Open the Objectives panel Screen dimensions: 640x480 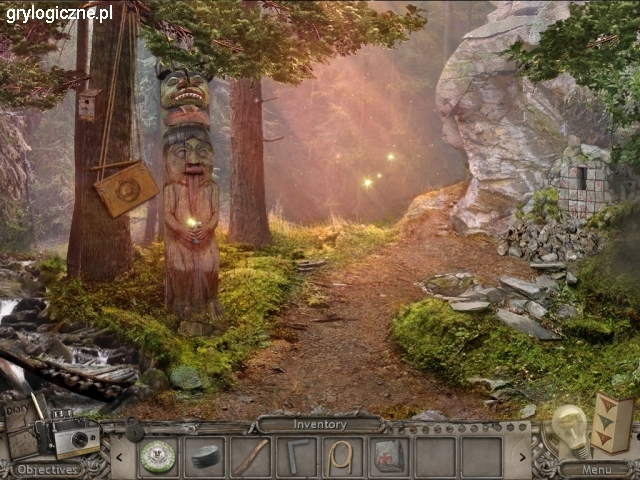48,469
